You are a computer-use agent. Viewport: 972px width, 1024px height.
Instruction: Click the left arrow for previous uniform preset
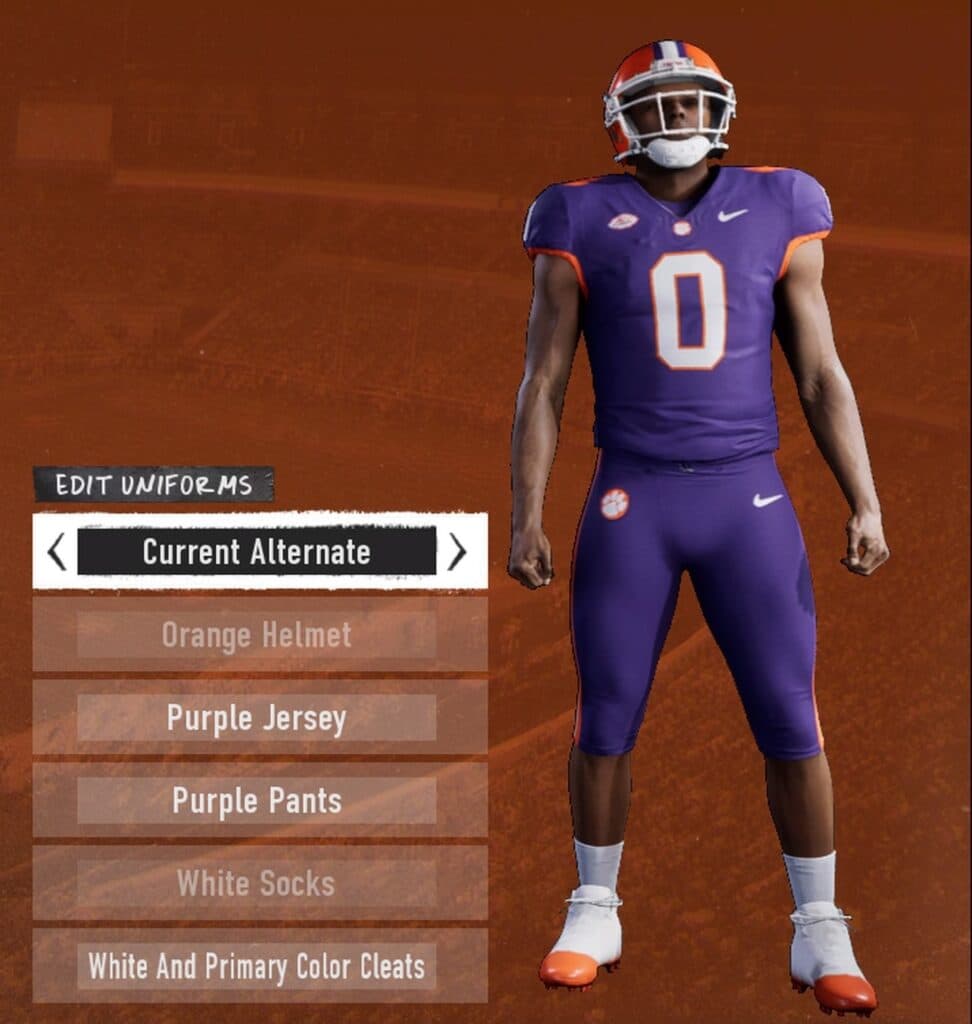(x=57, y=551)
